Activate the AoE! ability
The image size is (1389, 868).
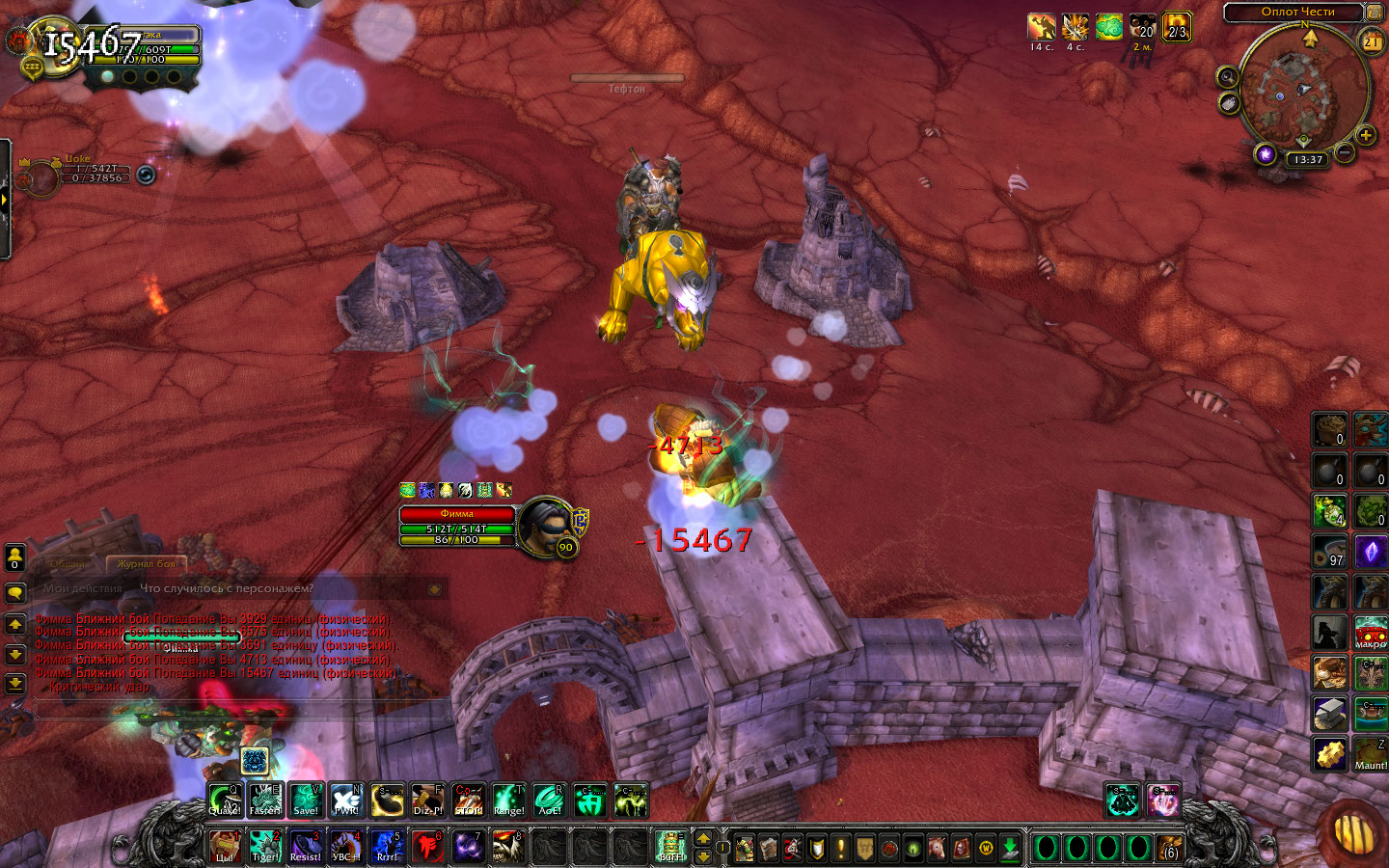click(x=550, y=800)
